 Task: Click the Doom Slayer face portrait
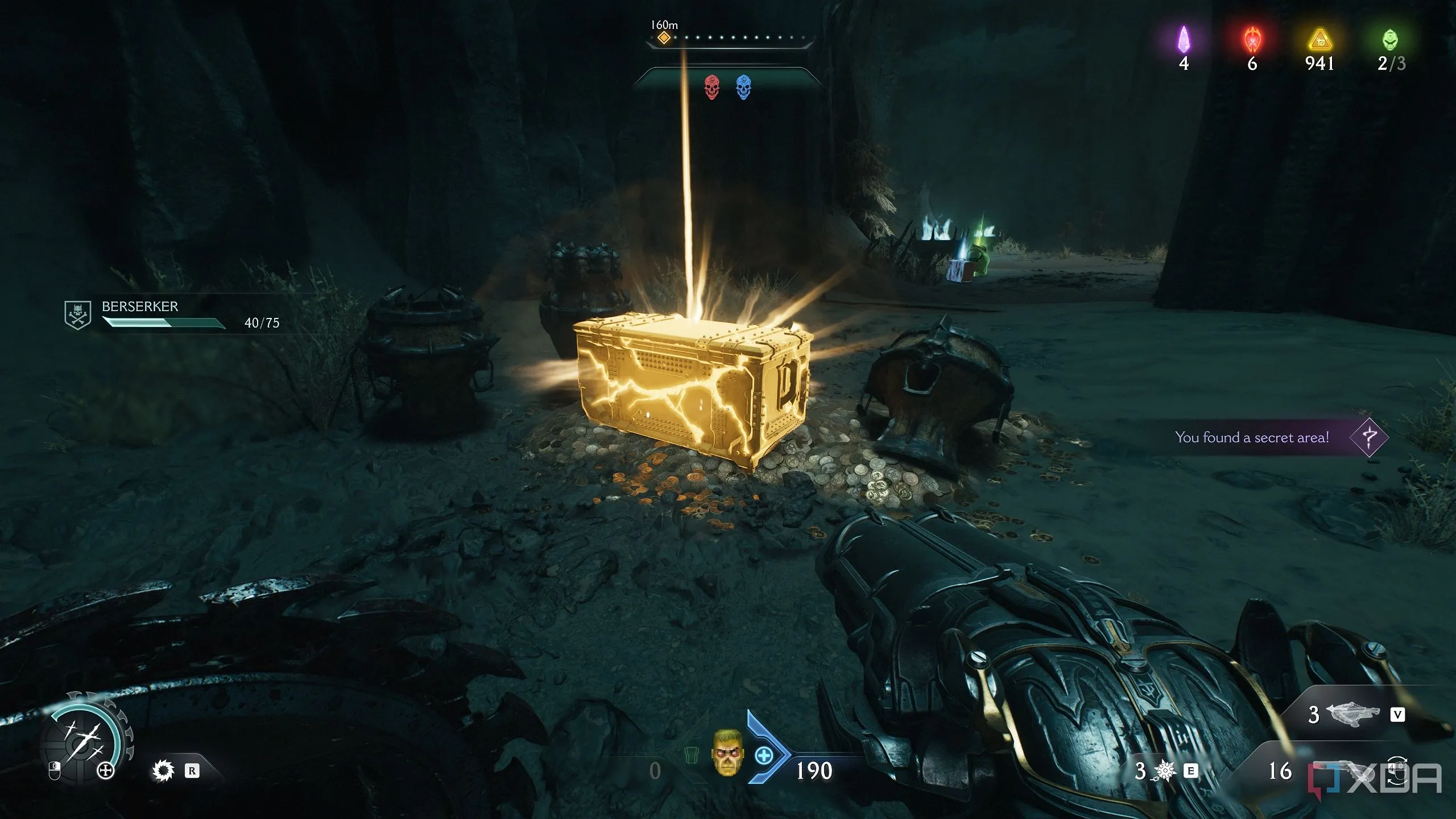727,752
